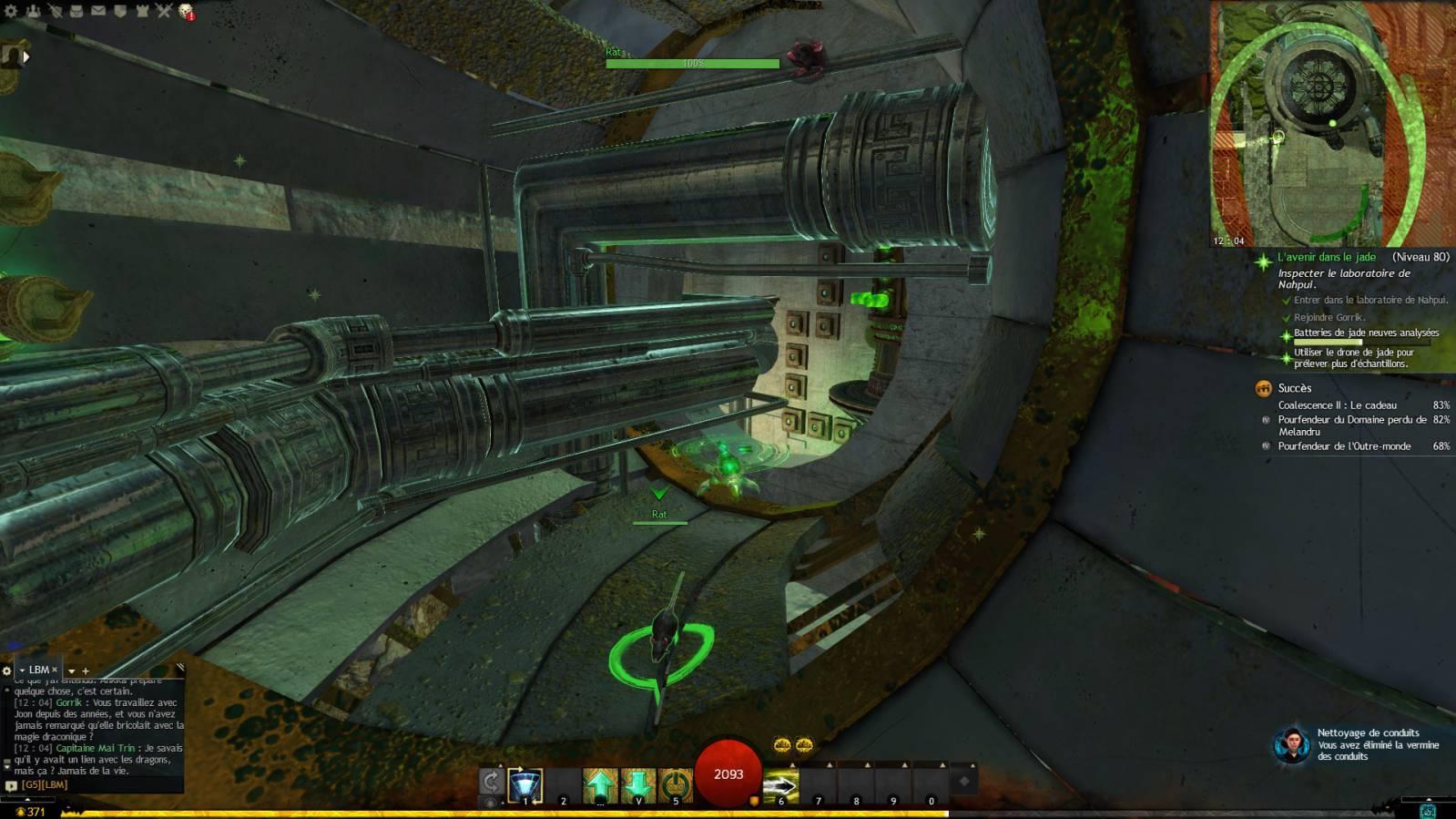Add a new chat tab with plus button
1456x819 pixels.
click(x=86, y=671)
